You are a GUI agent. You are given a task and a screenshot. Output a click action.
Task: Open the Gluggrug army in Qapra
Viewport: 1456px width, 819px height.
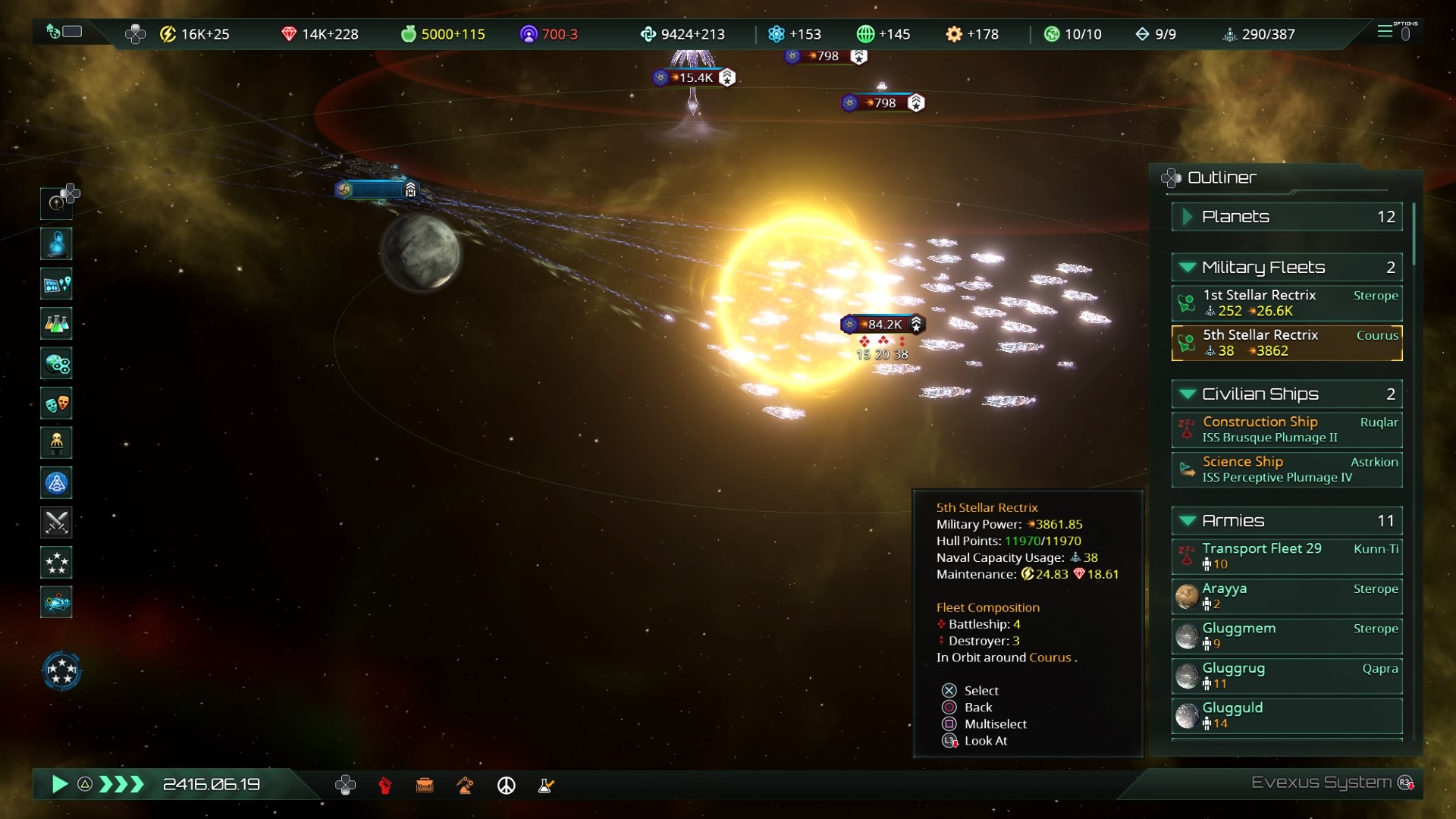(1286, 676)
